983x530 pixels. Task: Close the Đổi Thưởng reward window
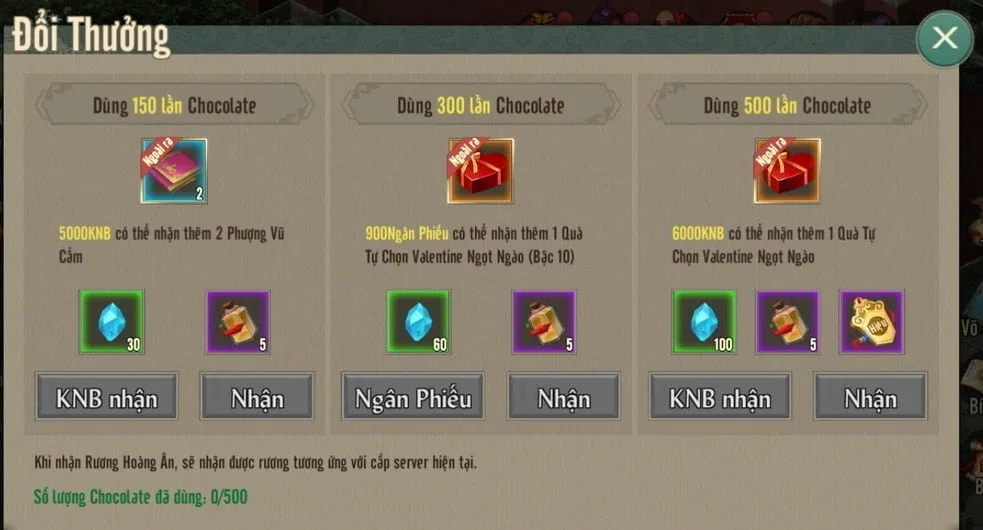pyautogui.click(x=944, y=39)
